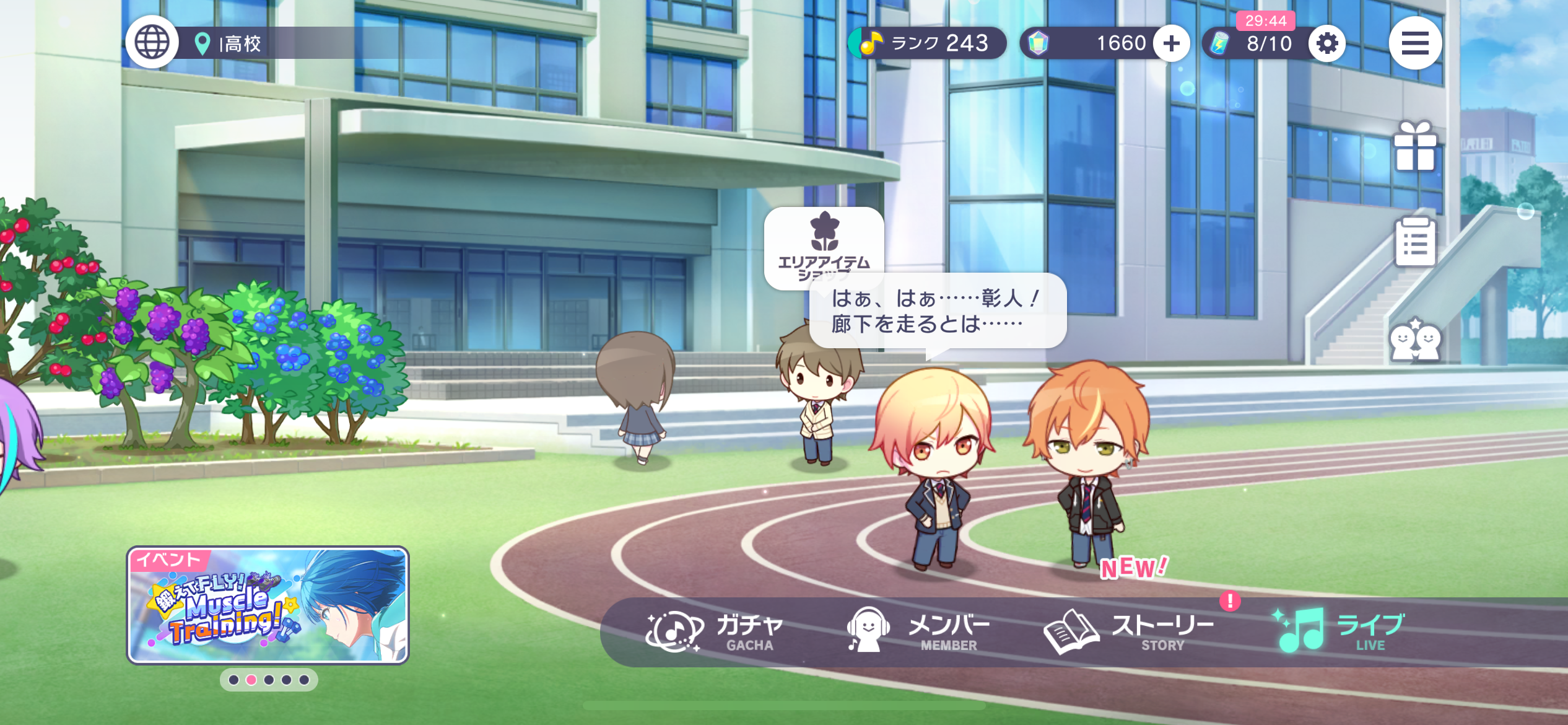Select the rank 243 player badge
Image resolution: width=1568 pixels, height=725 pixels.
click(927, 43)
